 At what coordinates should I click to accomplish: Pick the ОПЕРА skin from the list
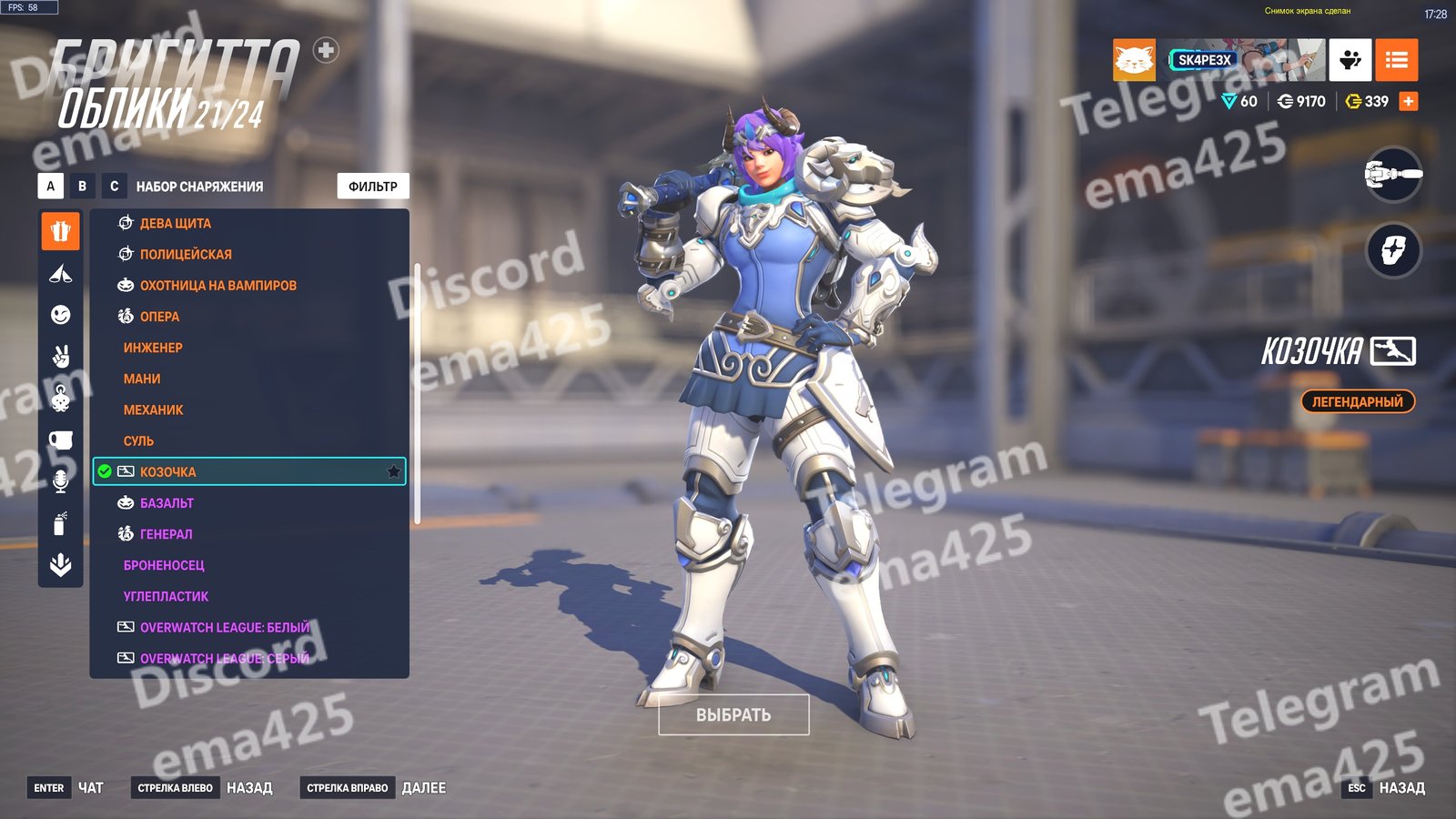click(160, 317)
